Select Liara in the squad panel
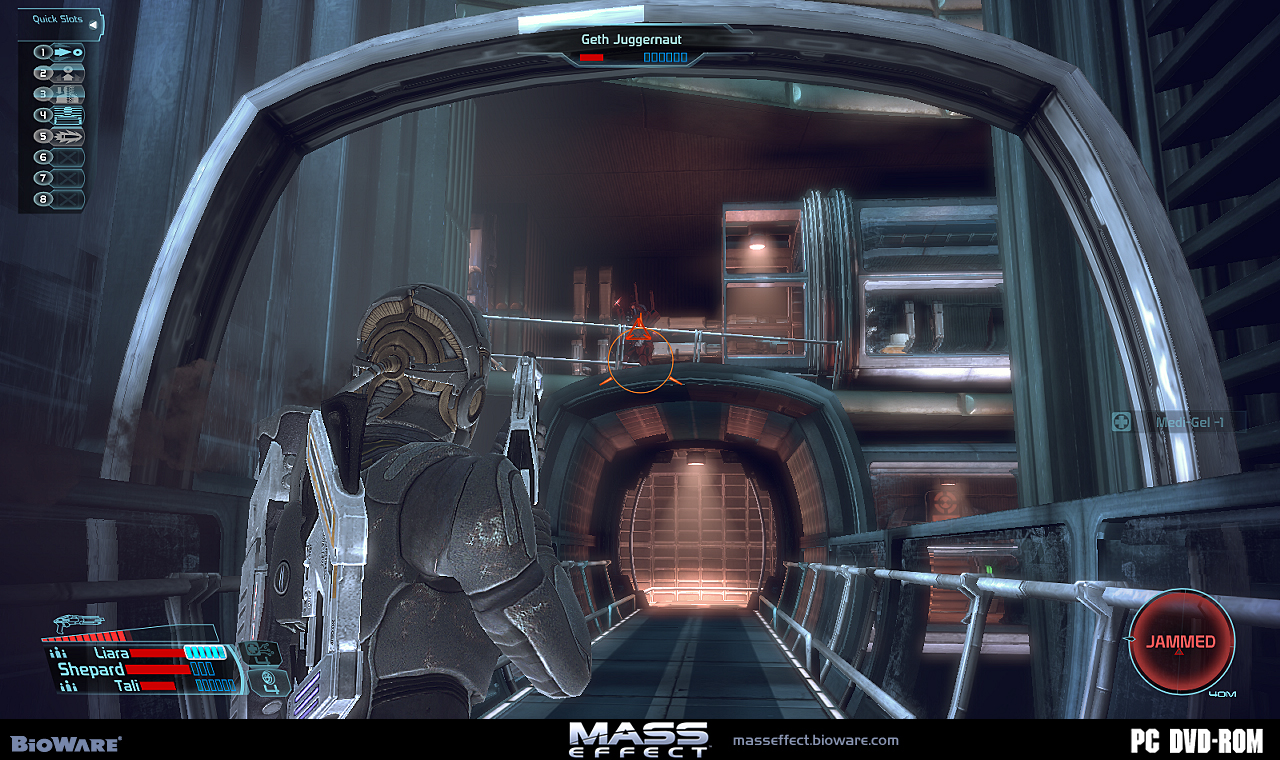The image size is (1280, 760). (x=111, y=653)
